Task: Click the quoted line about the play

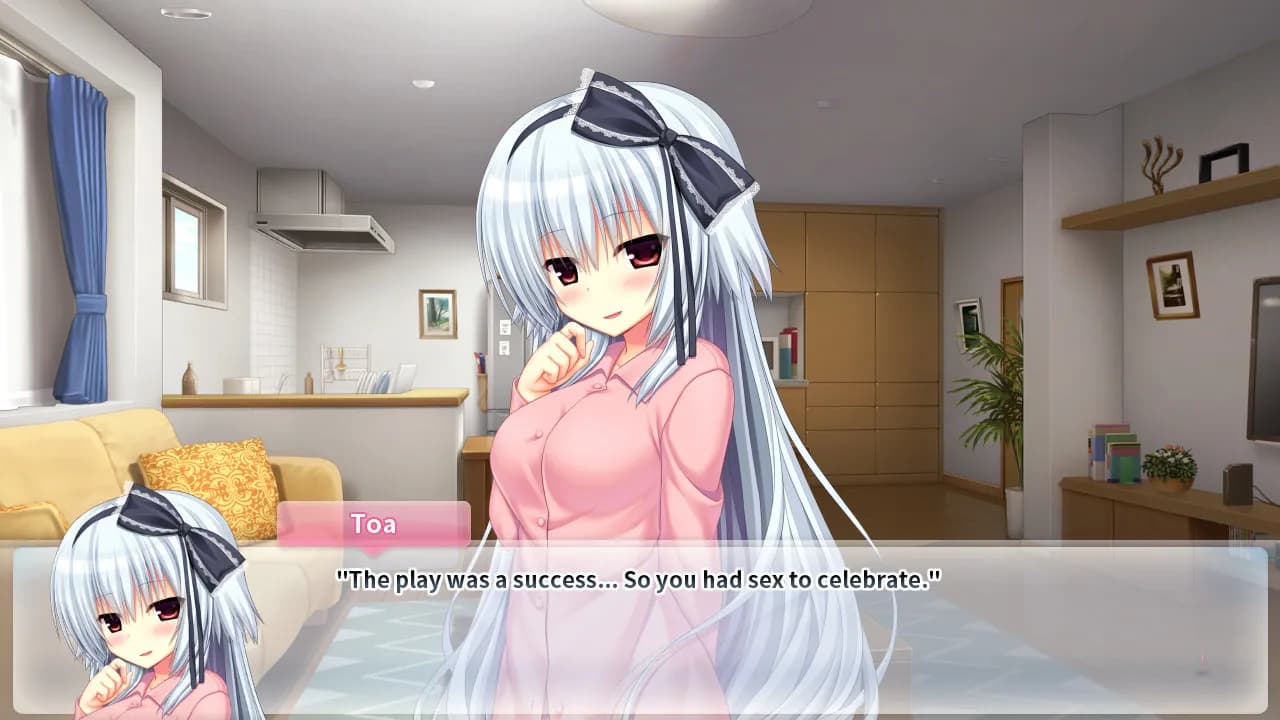Action: click(640, 575)
